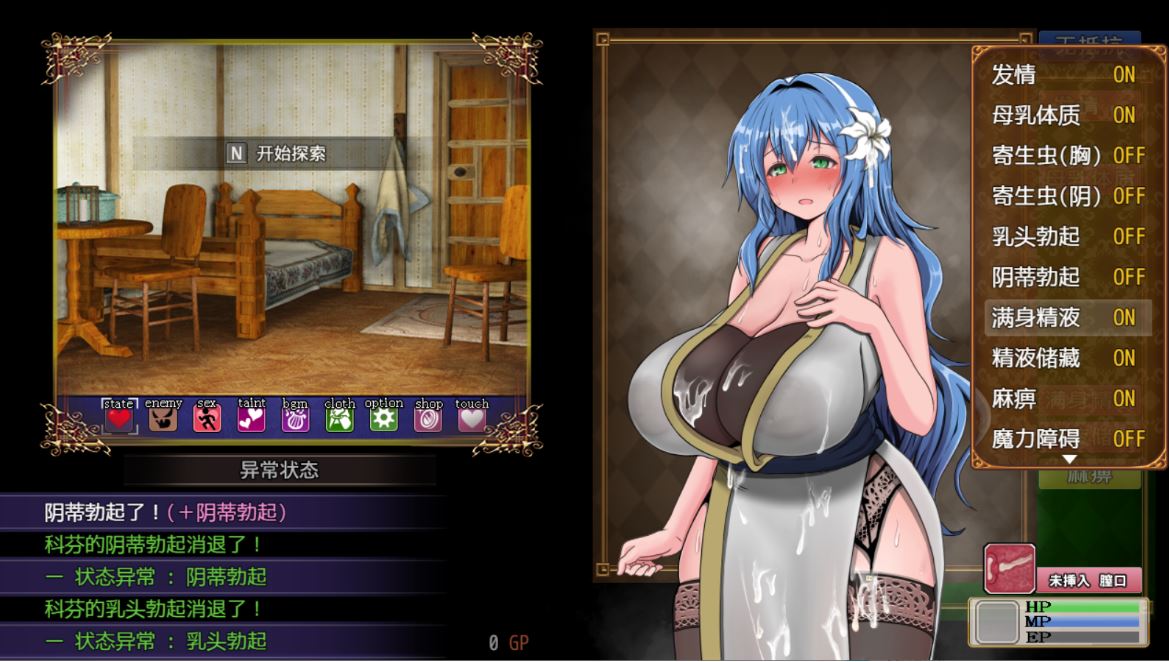The height and width of the screenshot is (662, 1169).
Task: Toggle the 母乳体质 status row
Action: click(1066, 116)
